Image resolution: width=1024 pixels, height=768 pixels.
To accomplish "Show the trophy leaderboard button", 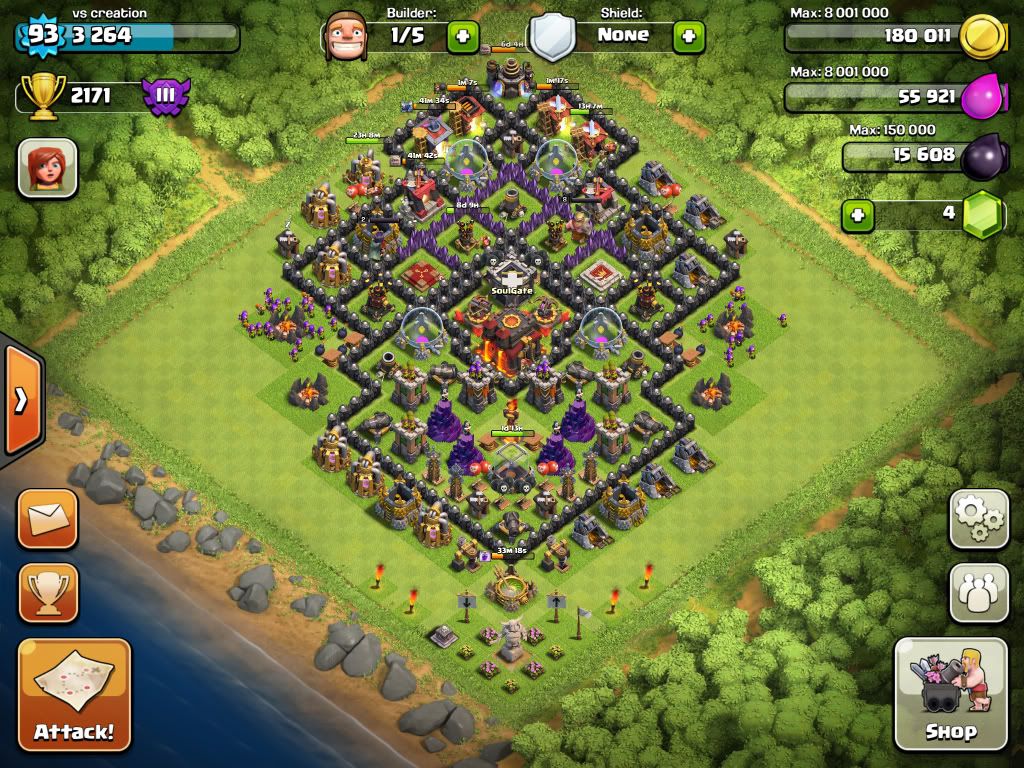I will pyautogui.click(x=47, y=592).
